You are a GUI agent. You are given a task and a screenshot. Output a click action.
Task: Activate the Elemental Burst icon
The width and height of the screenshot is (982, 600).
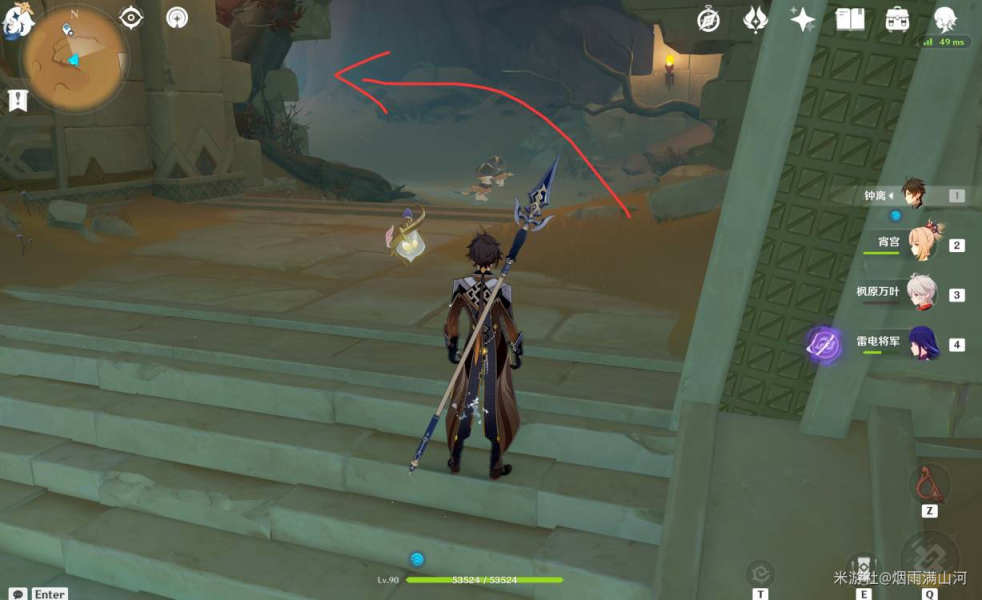pyautogui.click(x=930, y=555)
